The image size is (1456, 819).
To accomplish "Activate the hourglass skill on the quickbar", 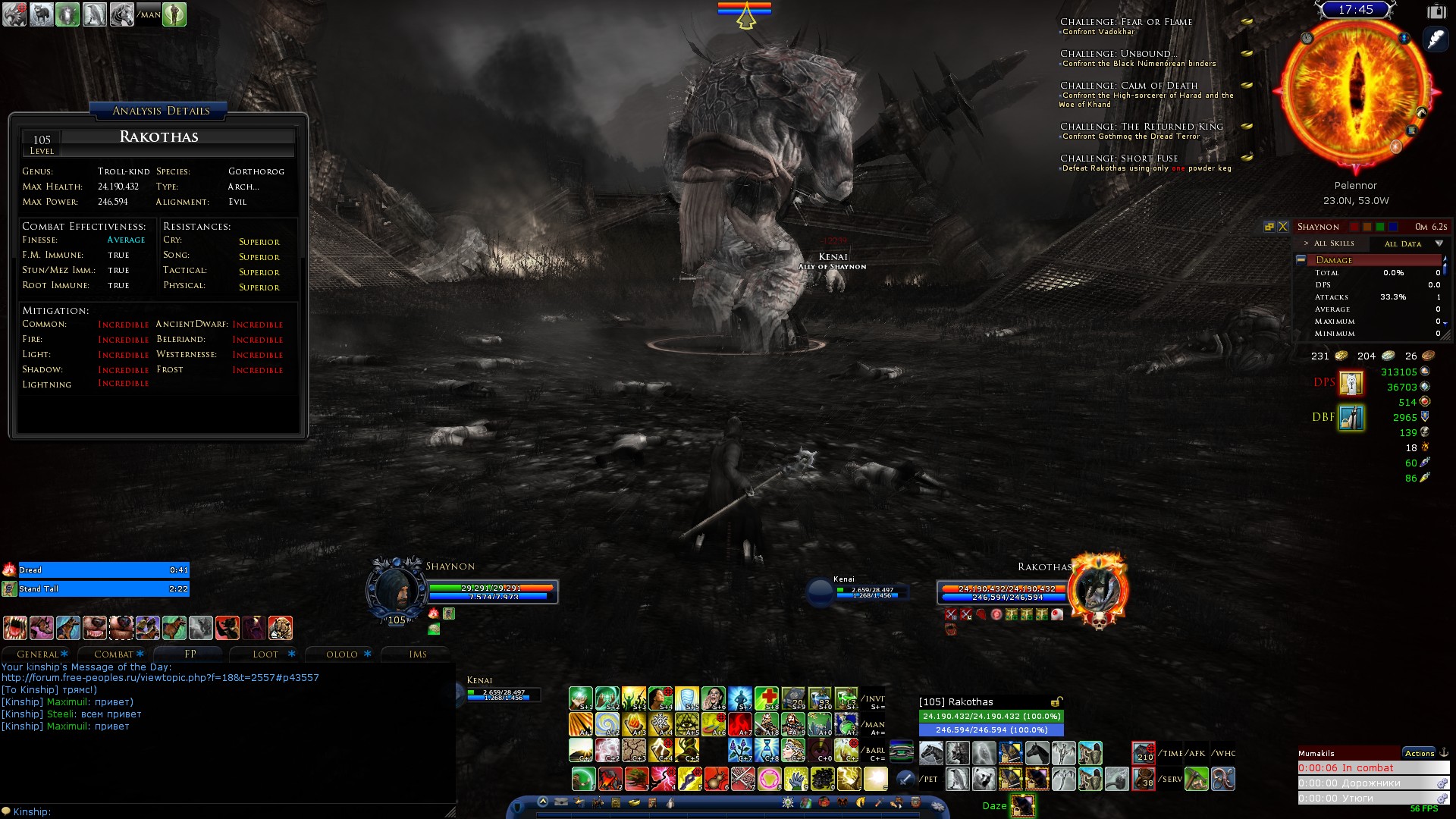I will [x=767, y=750].
